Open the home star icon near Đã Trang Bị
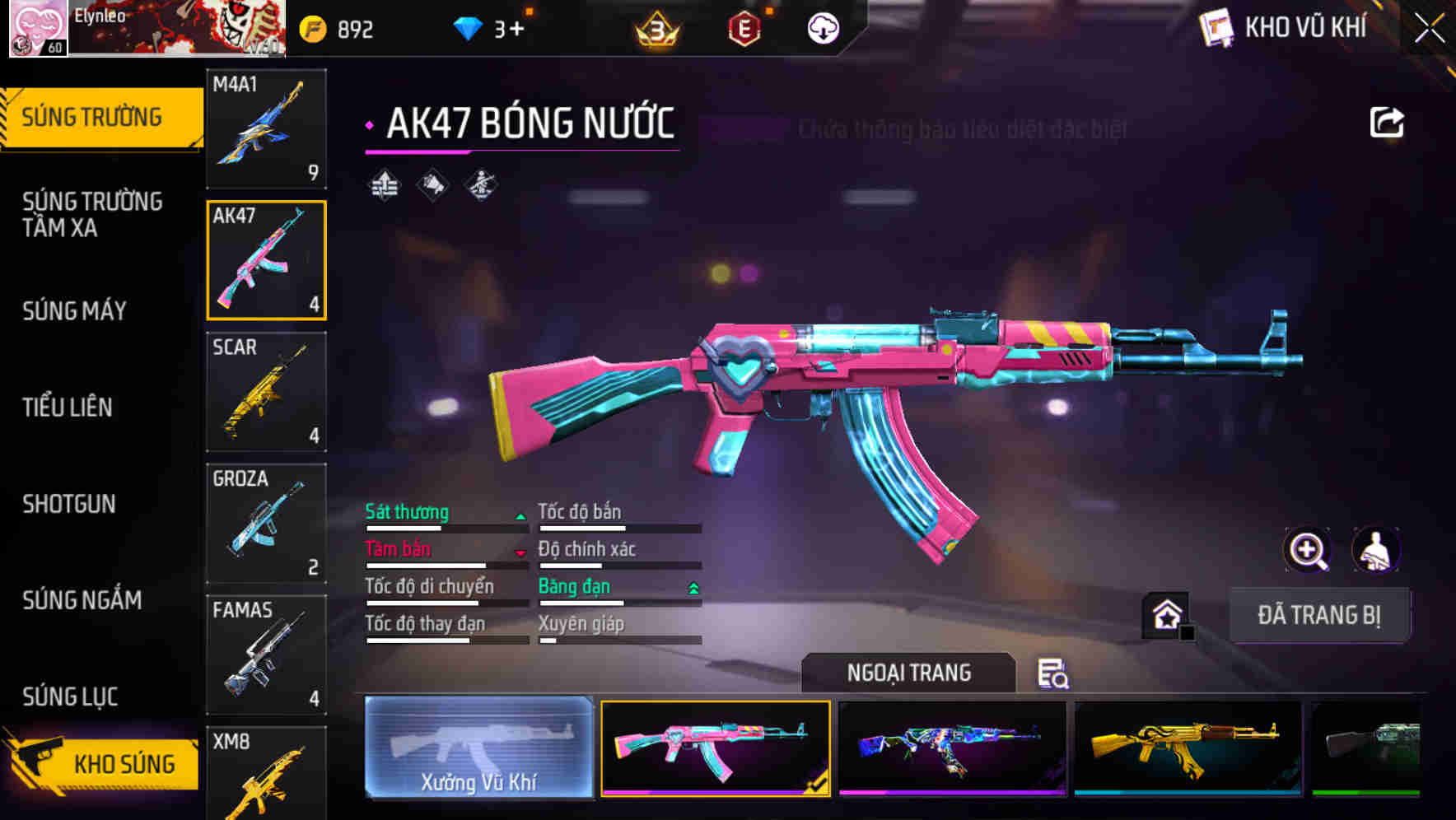1456x820 pixels. click(1165, 614)
